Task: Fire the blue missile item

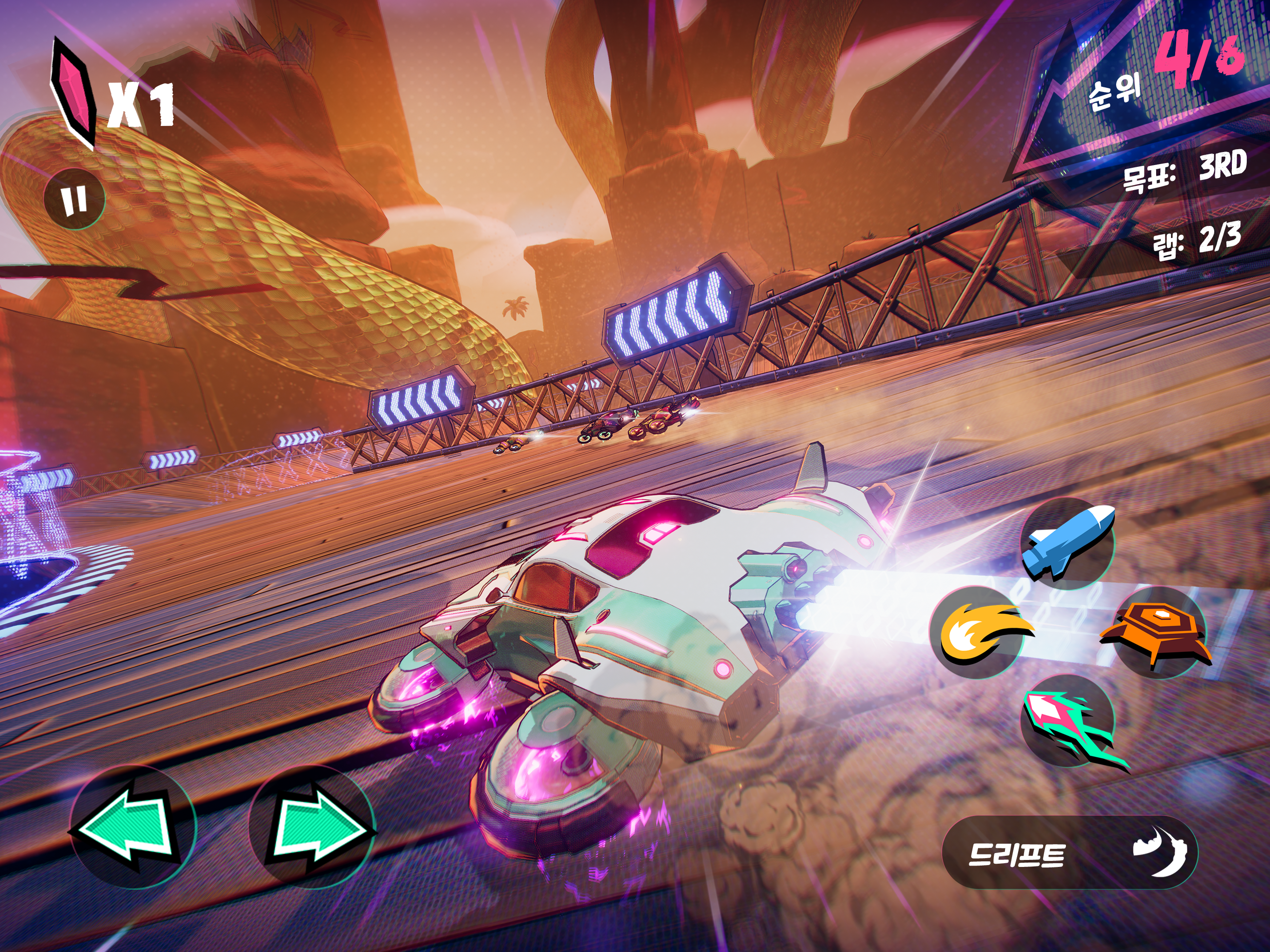Action: [1068, 542]
